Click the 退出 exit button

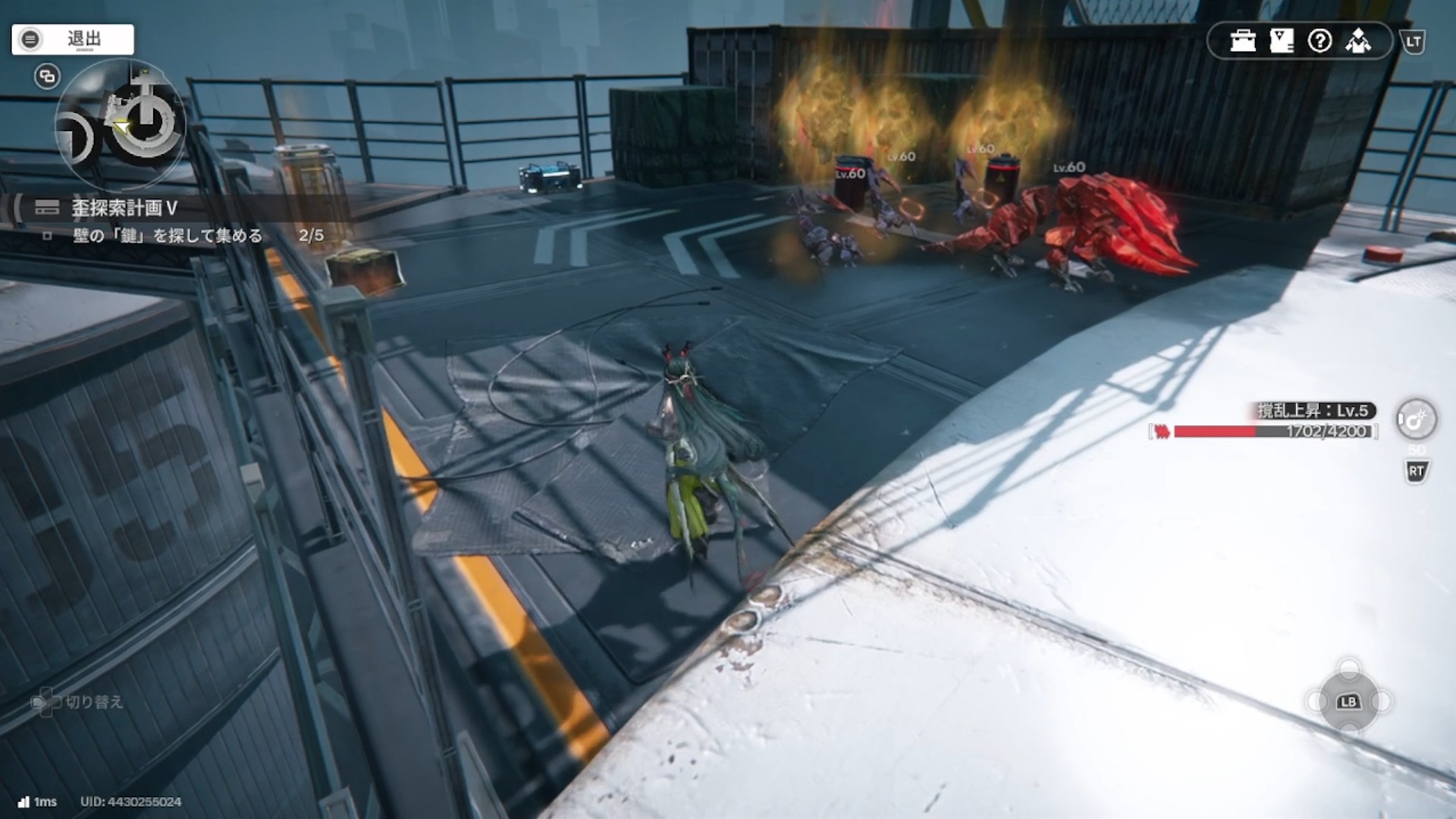pyautogui.click(x=73, y=39)
